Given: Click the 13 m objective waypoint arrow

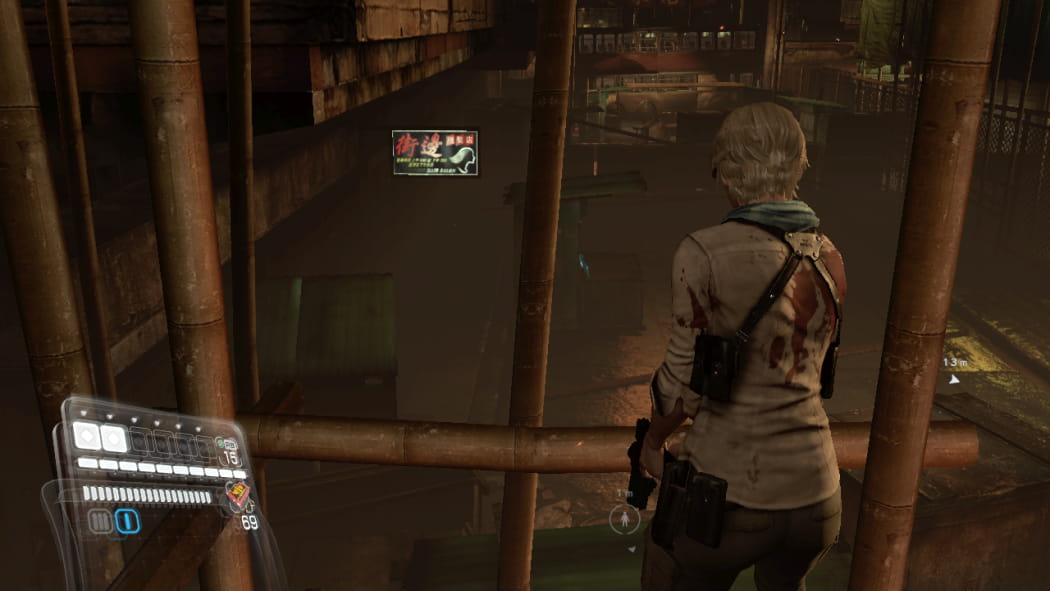Looking at the screenshot, I should pyautogui.click(x=954, y=379).
